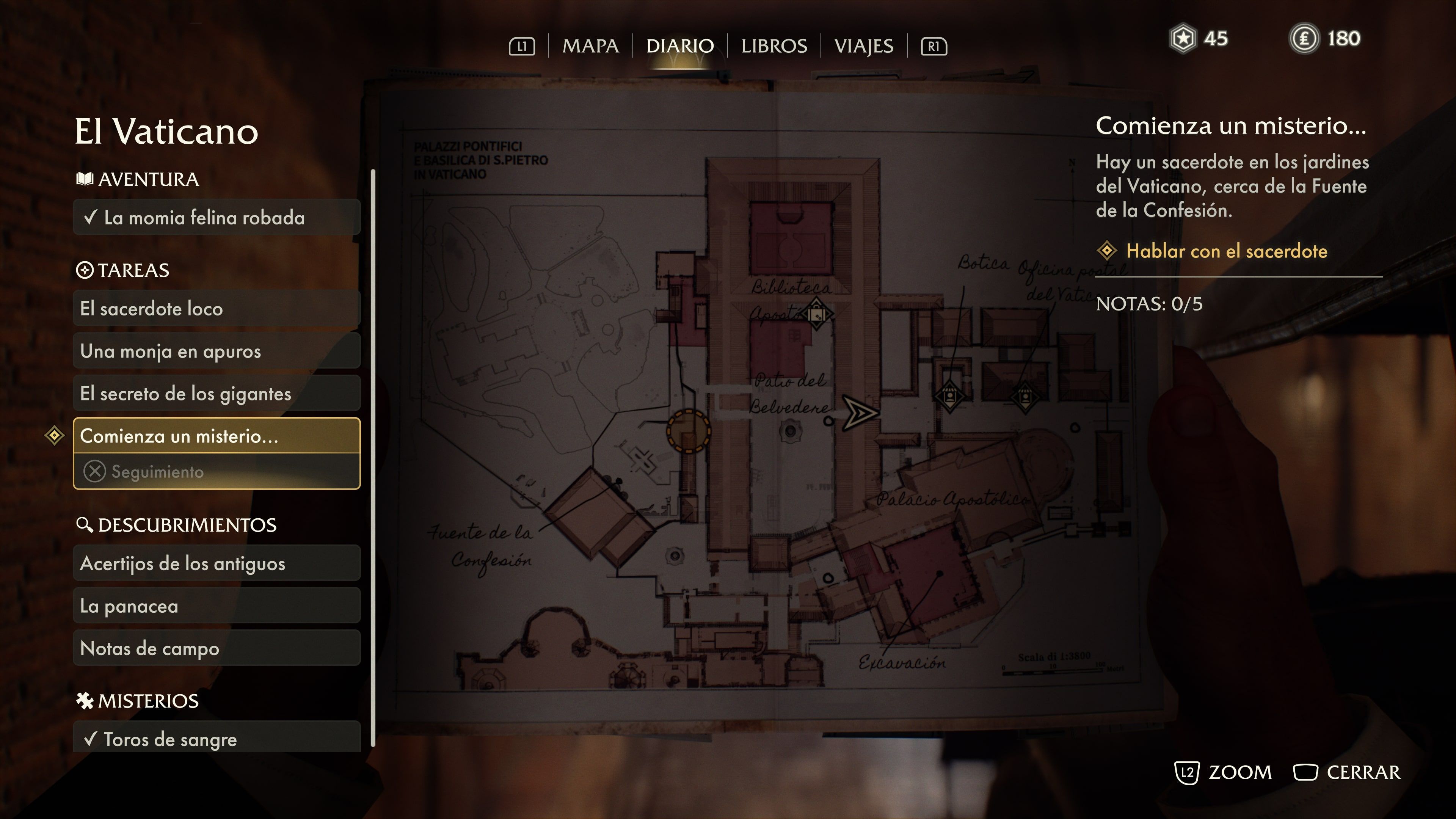Select El secreto de los gigantes
1456x819 pixels.
tap(217, 394)
